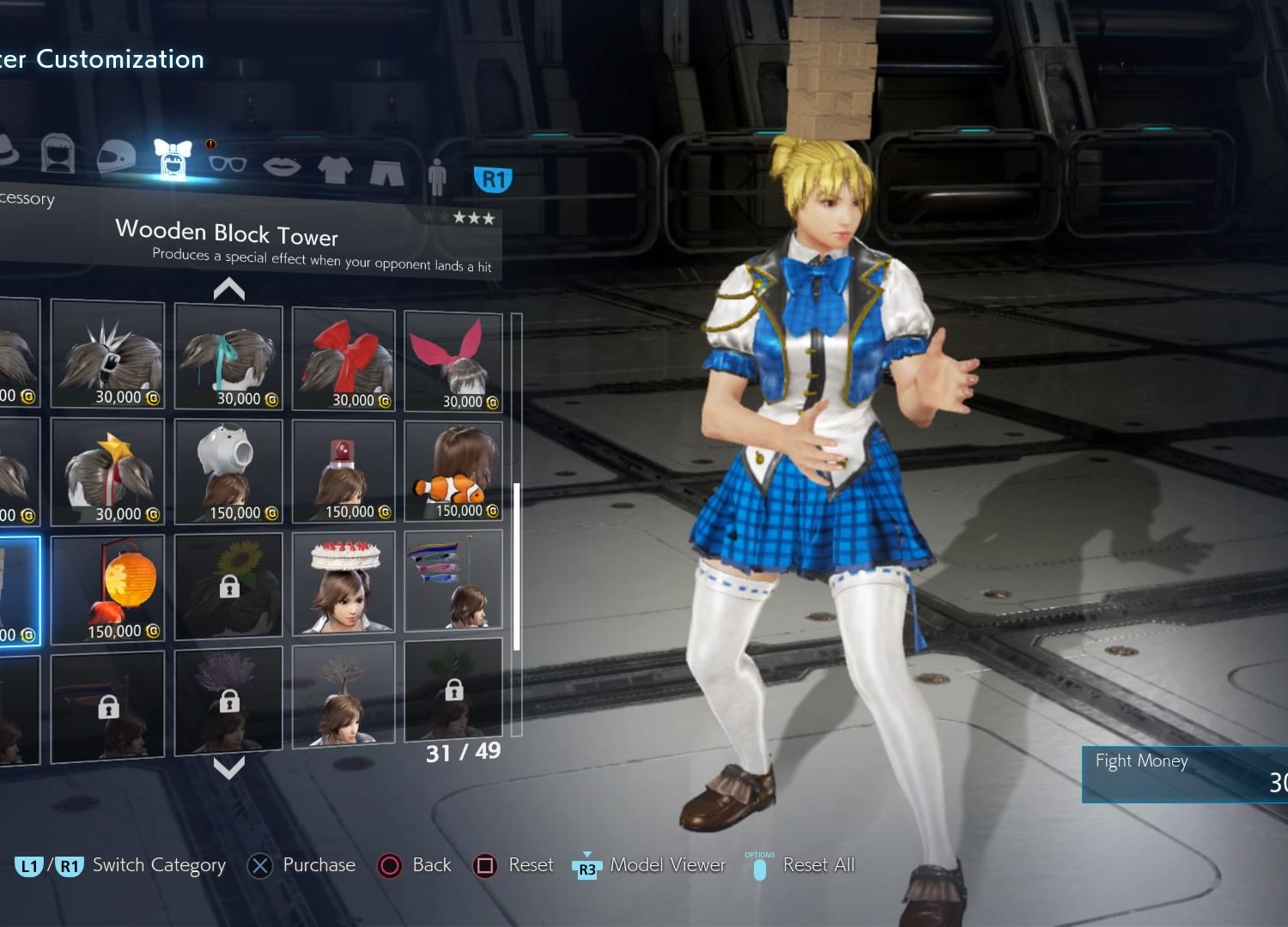The width and height of the screenshot is (1288, 927).
Task: Switch to the pants lower body tab
Action: tap(386, 172)
